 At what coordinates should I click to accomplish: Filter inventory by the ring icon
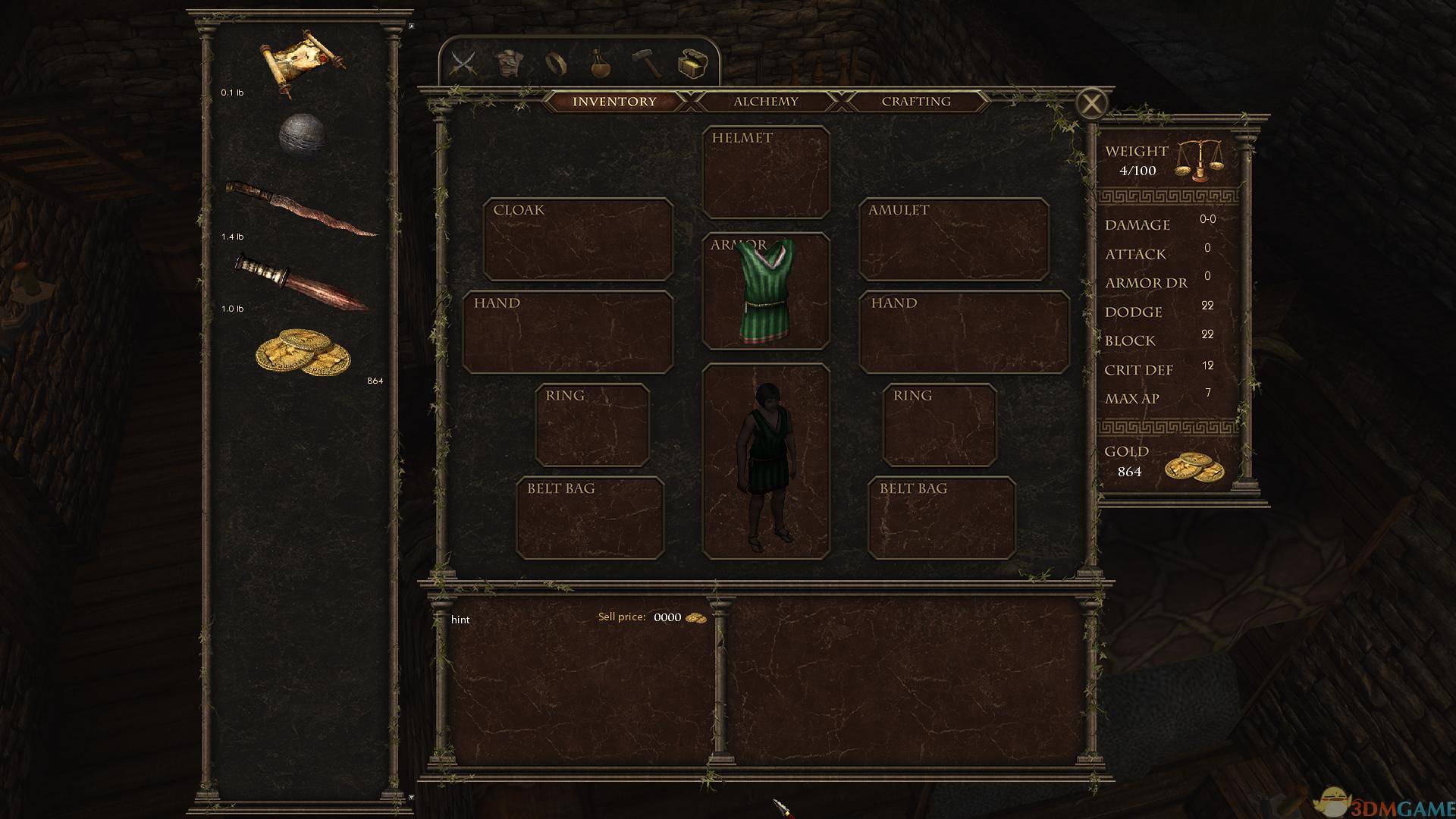point(556,64)
